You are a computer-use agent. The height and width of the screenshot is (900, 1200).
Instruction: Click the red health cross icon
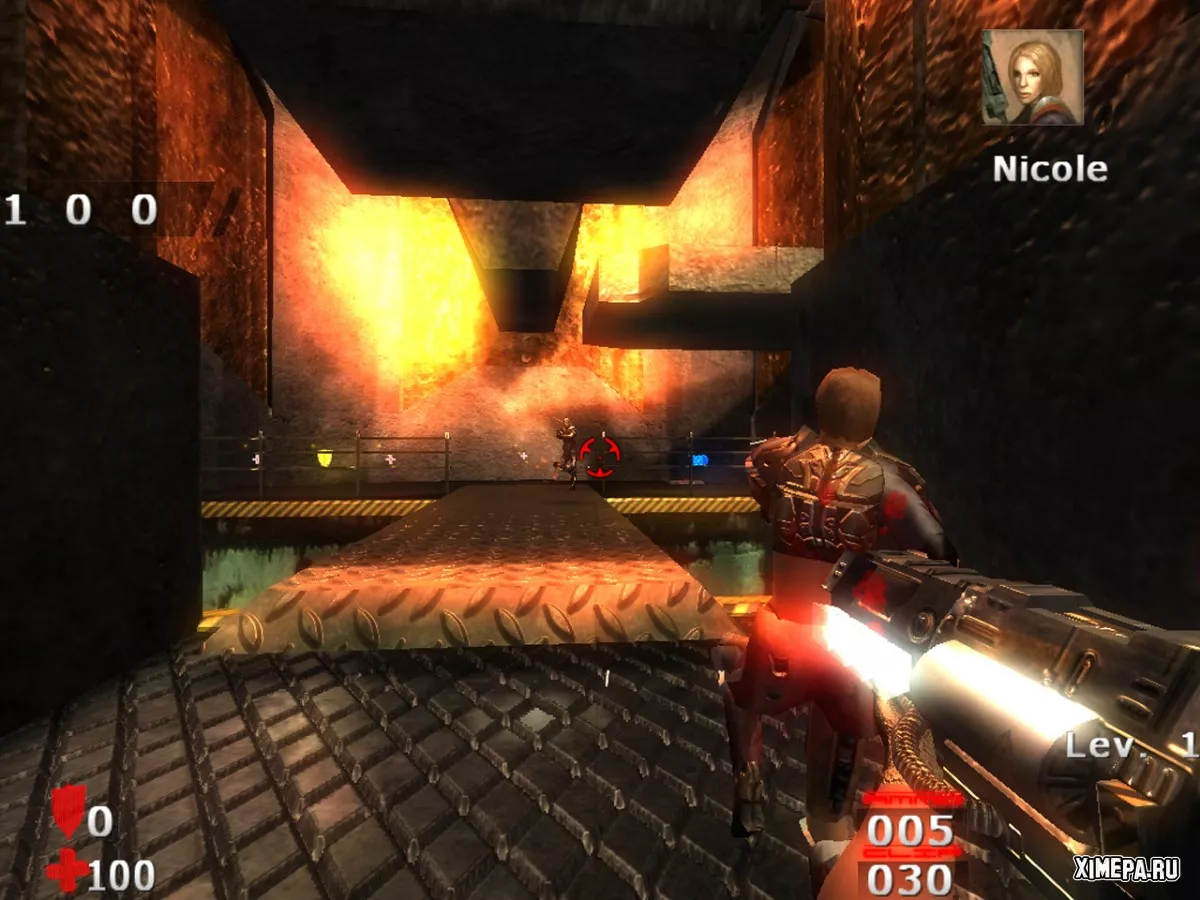pyautogui.click(x=66, y=871)
